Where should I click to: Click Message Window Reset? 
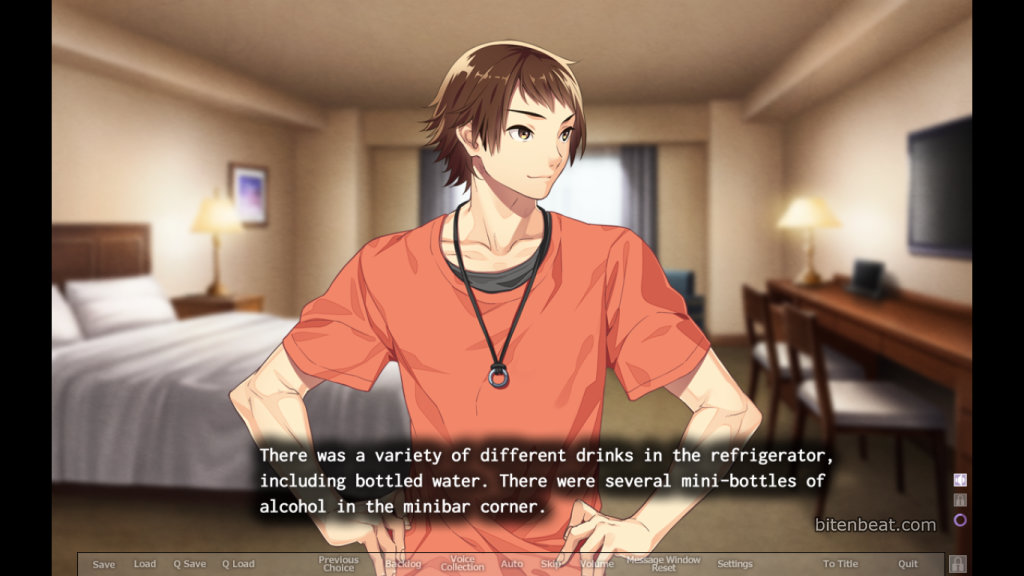click(663, 564)
